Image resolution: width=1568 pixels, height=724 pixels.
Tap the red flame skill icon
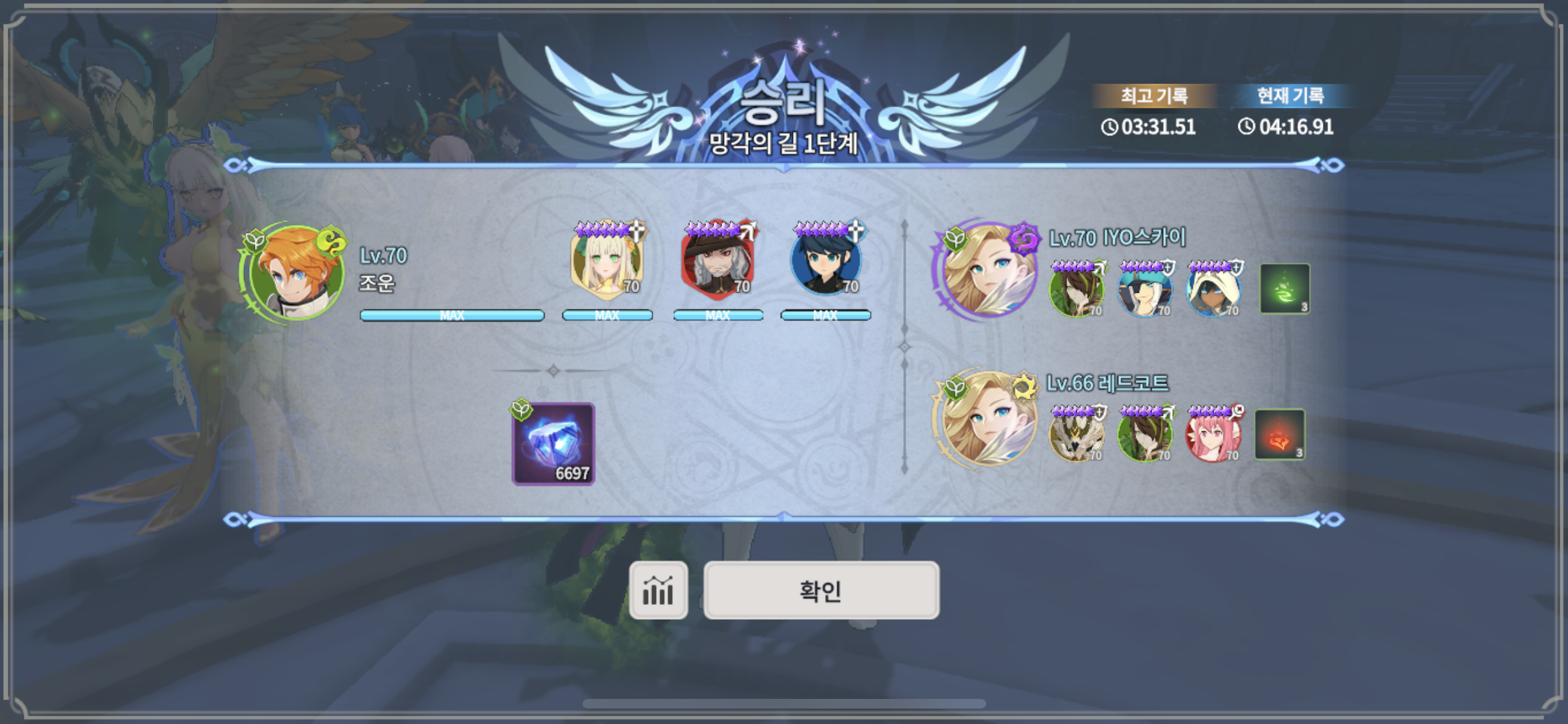[x=1280, y=434]
